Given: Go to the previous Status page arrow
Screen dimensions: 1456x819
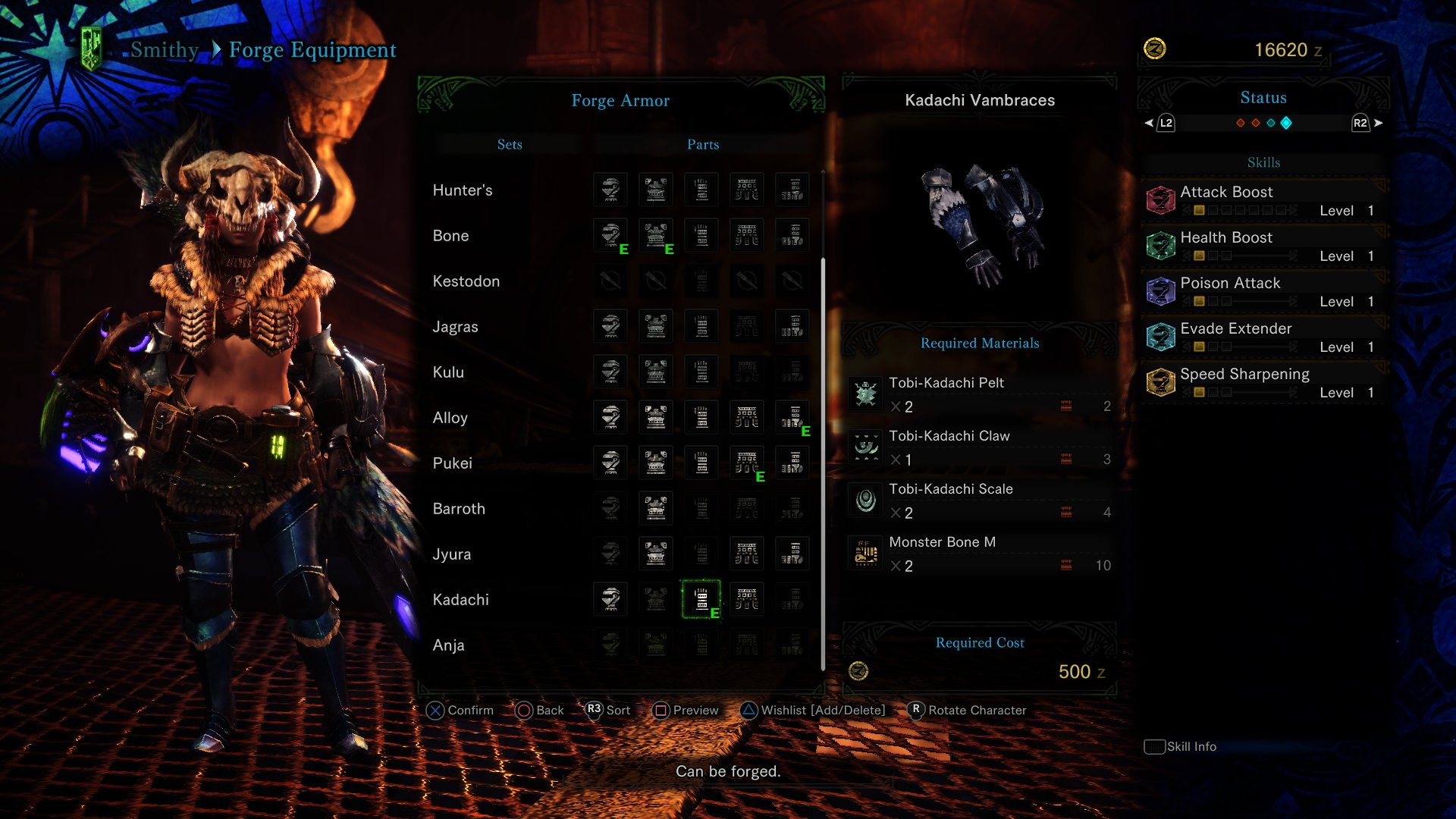Looking at the screenshot, I should 1150,123.
